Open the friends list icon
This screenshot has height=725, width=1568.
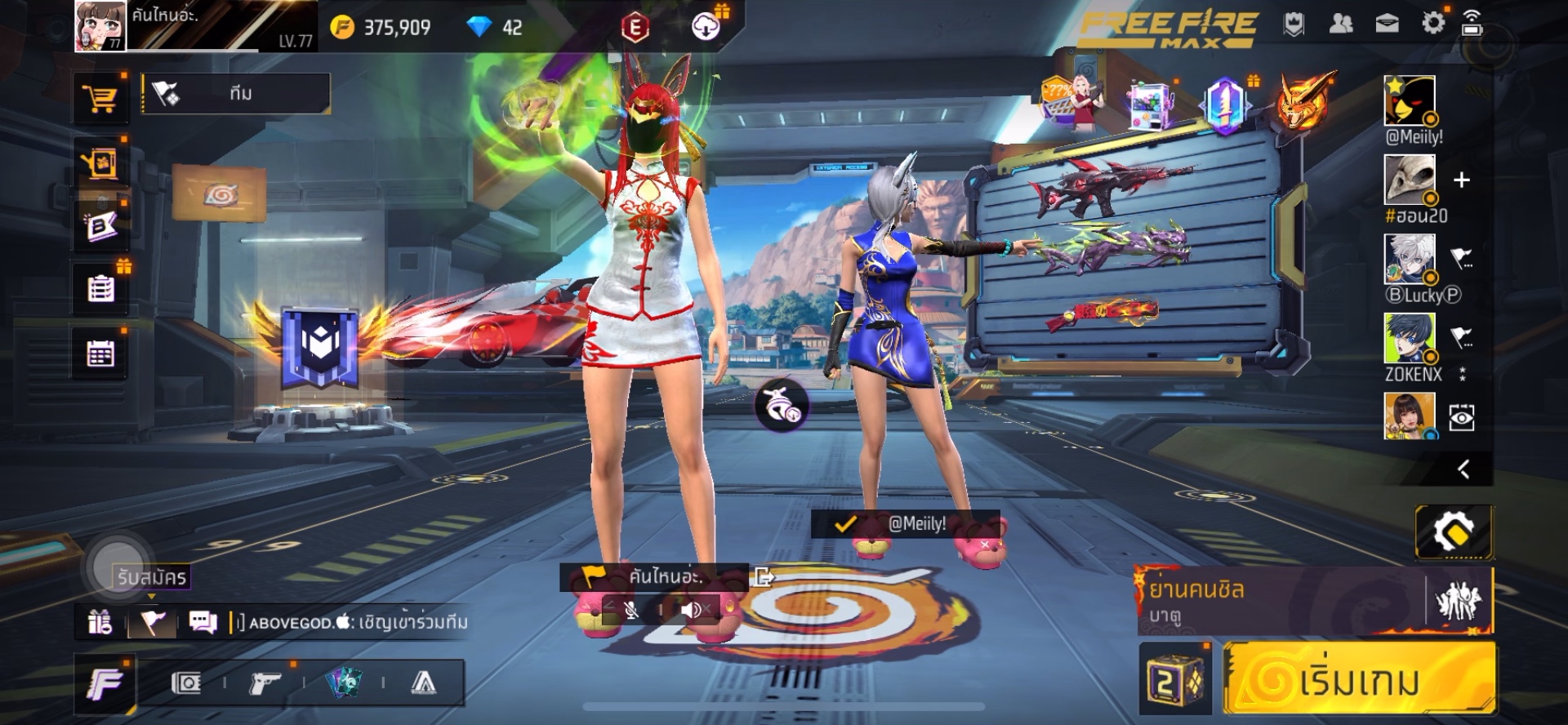click(1340, 24)
